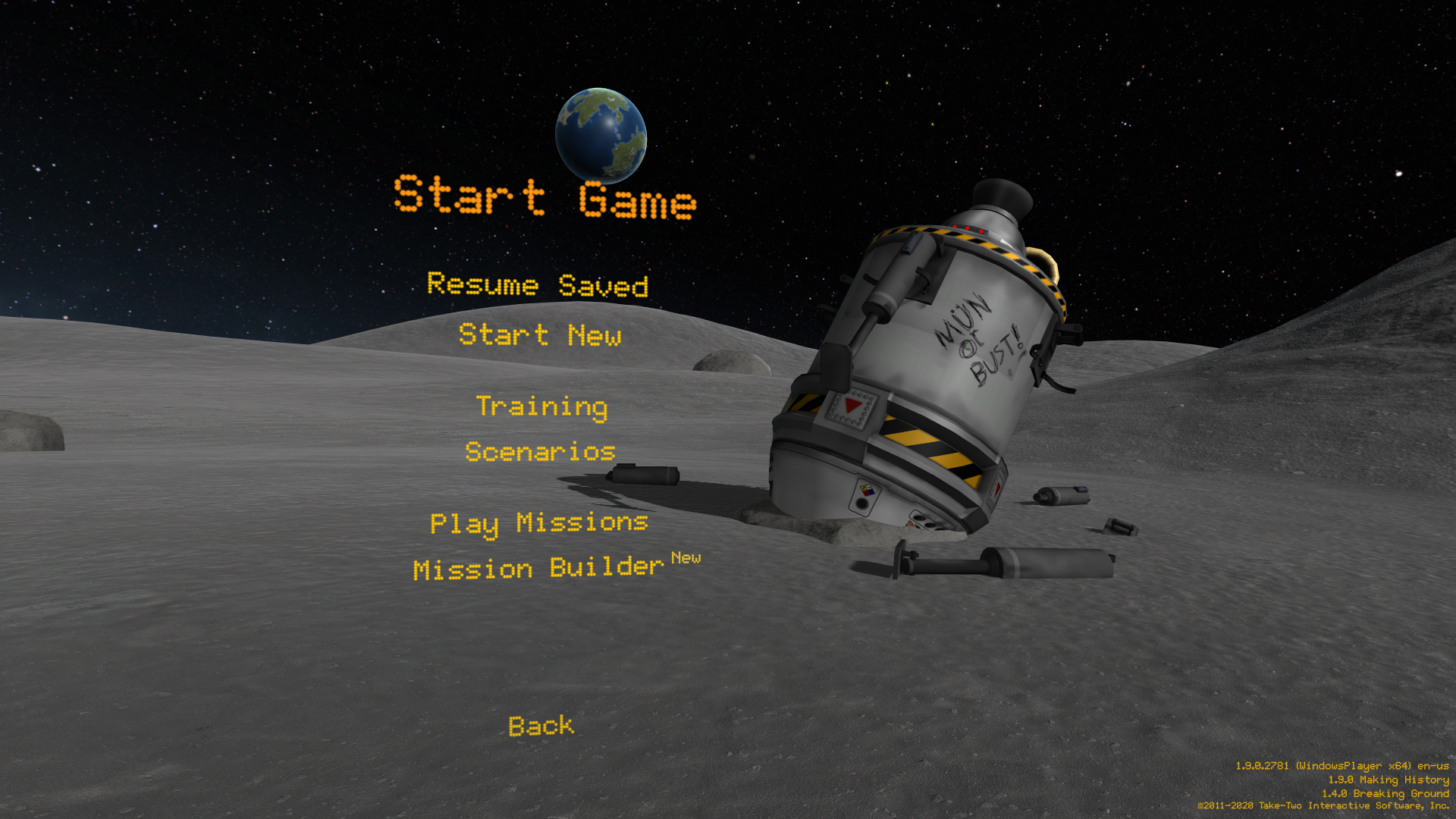Open the Scenarios list

pos(540,452)
